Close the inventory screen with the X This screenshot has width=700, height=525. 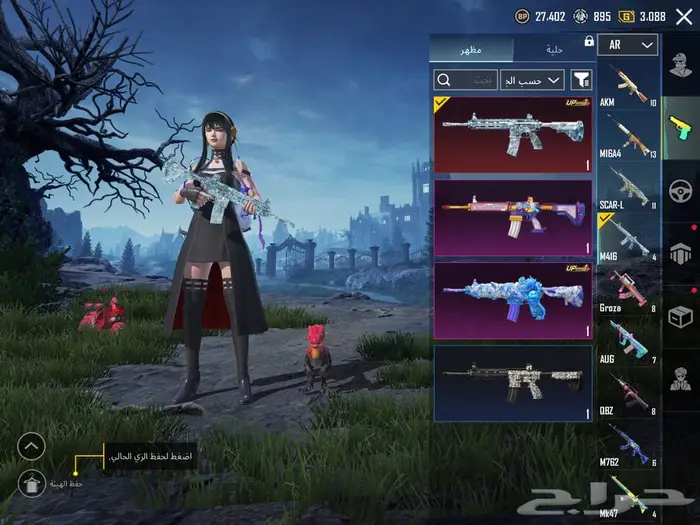(684, 16)
